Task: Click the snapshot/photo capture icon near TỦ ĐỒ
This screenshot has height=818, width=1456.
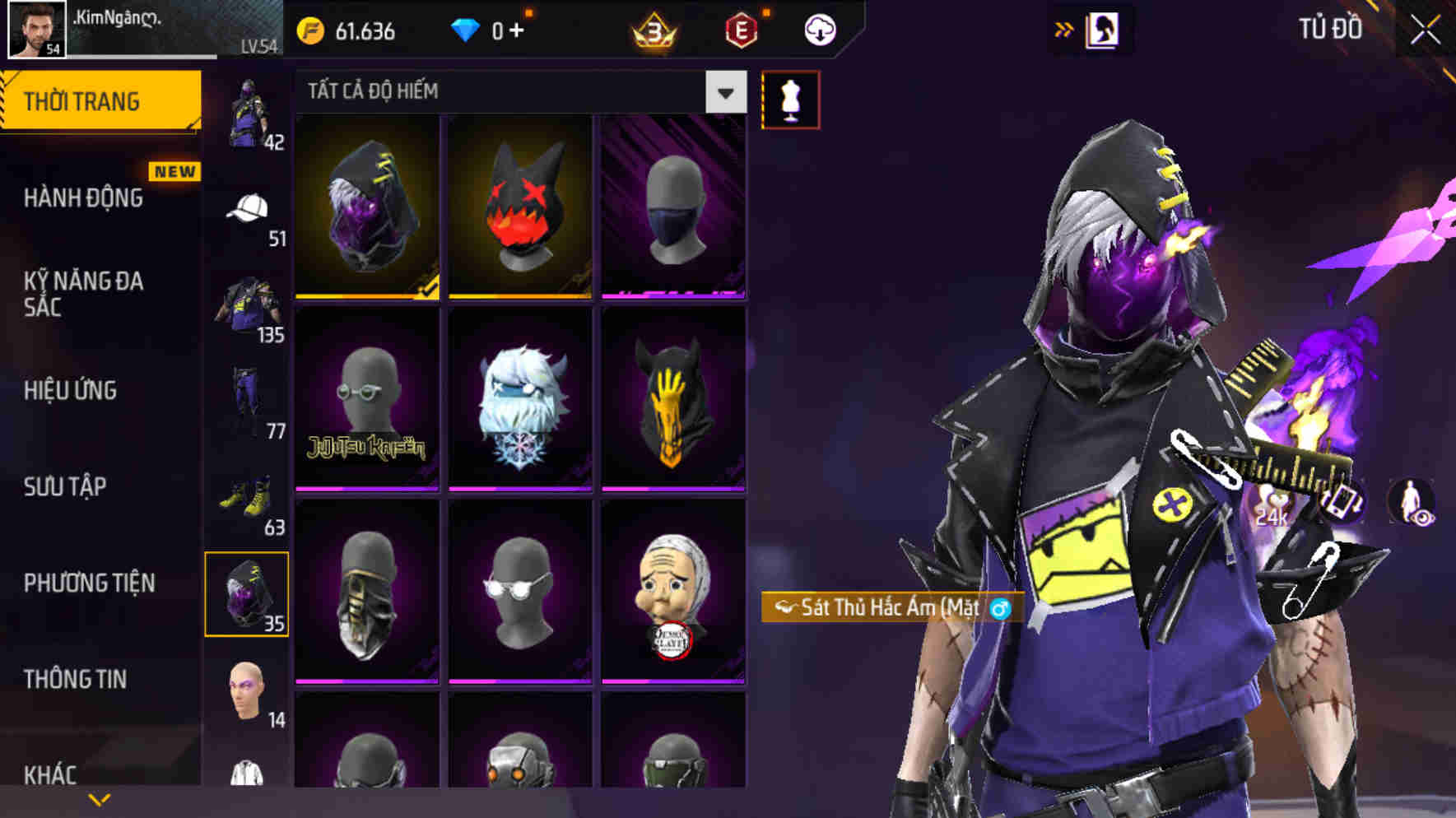Action: [x=1104, y=30]
